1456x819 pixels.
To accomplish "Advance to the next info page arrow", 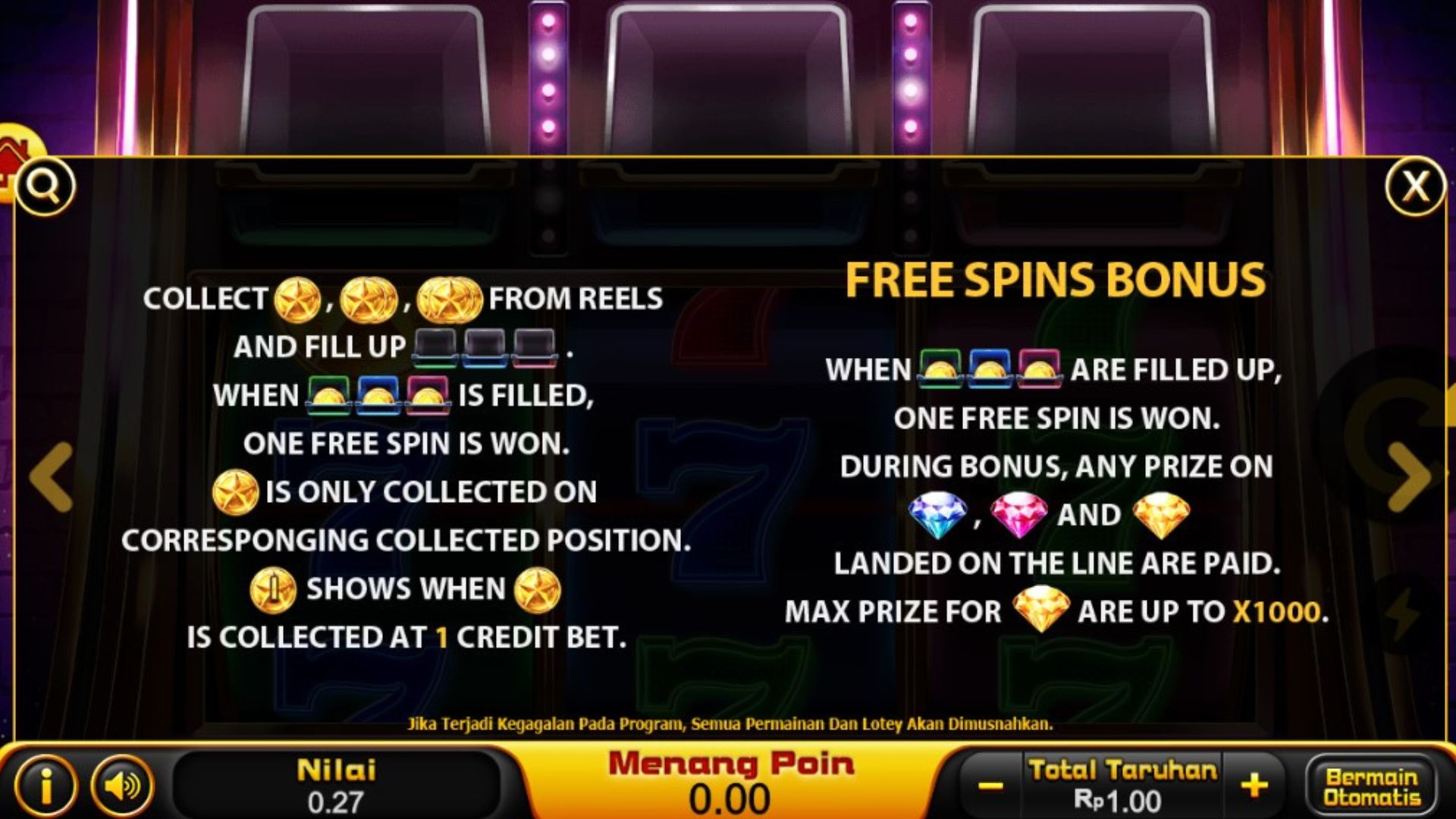I will pyautogui.click(x=1409, y=476).
